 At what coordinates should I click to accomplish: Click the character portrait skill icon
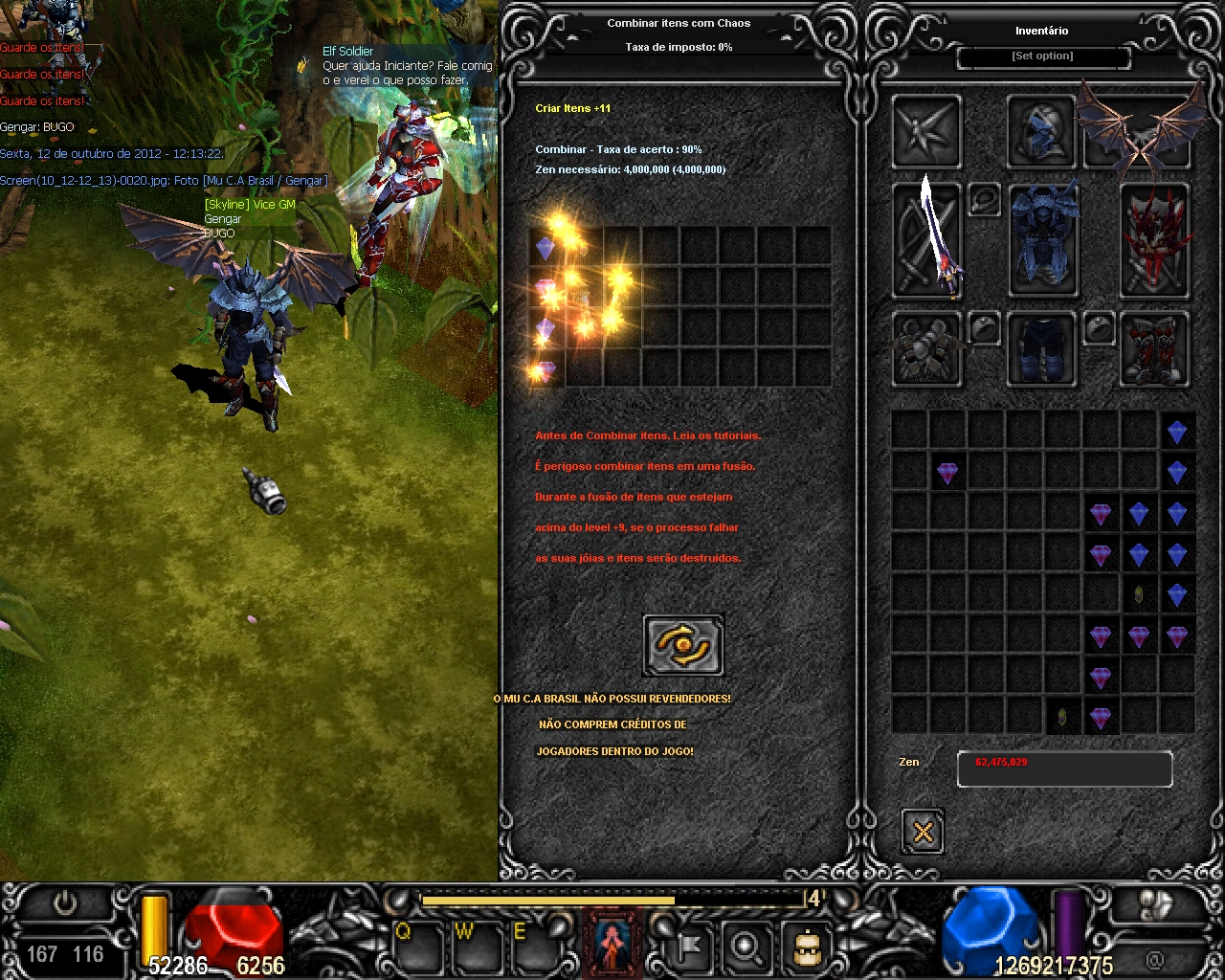[x=613, y=943]
